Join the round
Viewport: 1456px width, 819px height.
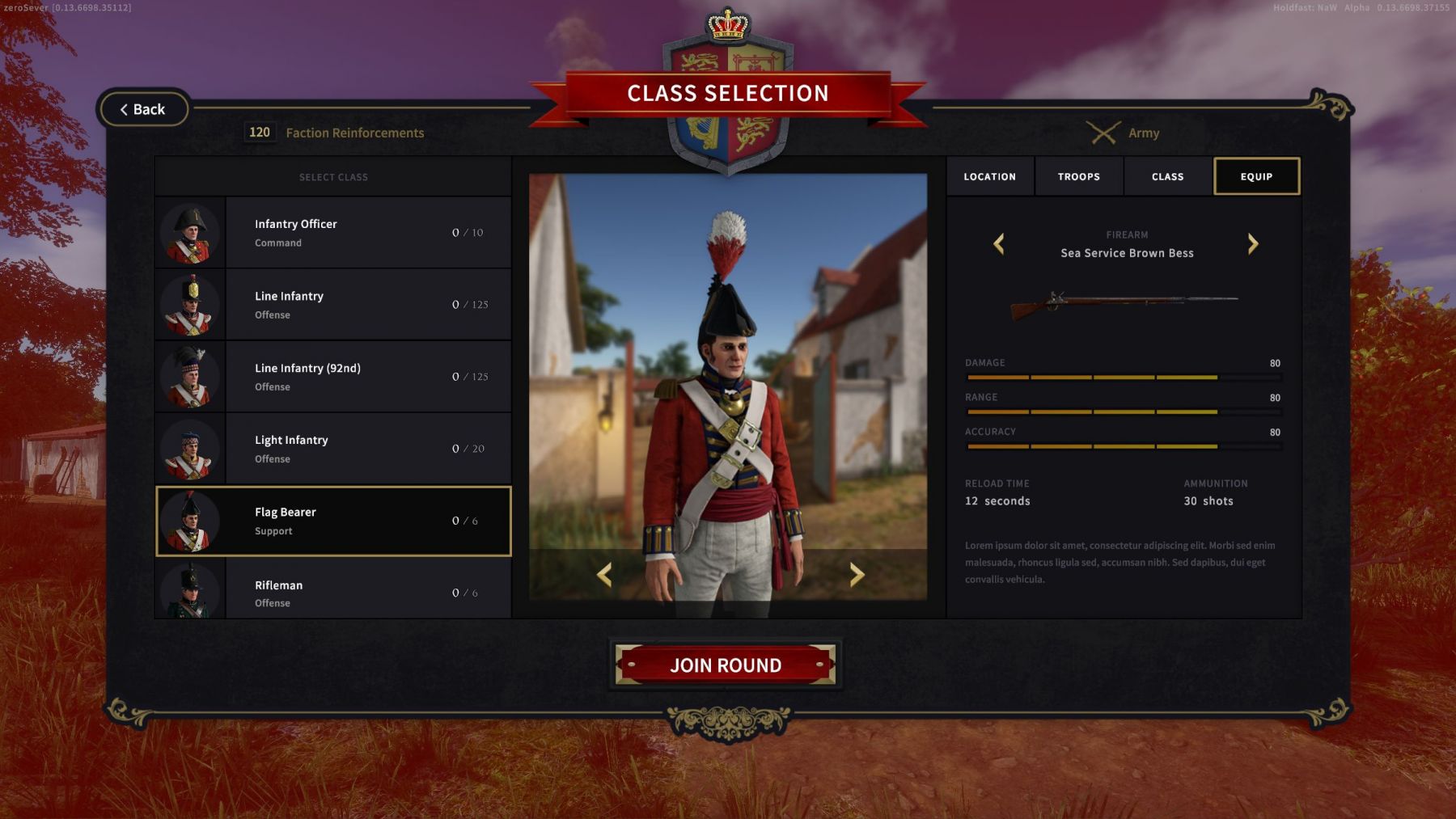coord(725,665)
